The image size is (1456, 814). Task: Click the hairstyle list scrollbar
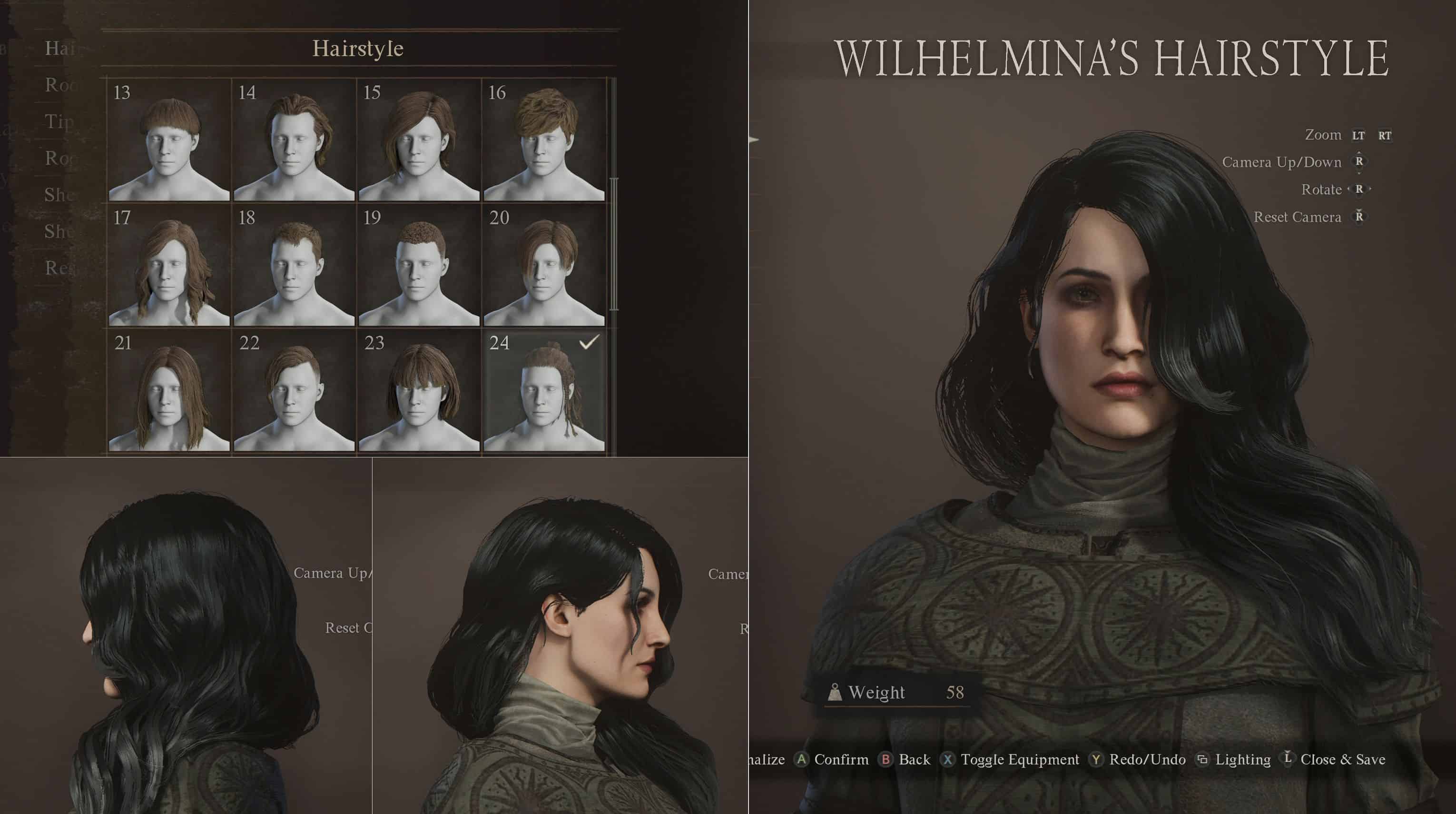point(614,244)
